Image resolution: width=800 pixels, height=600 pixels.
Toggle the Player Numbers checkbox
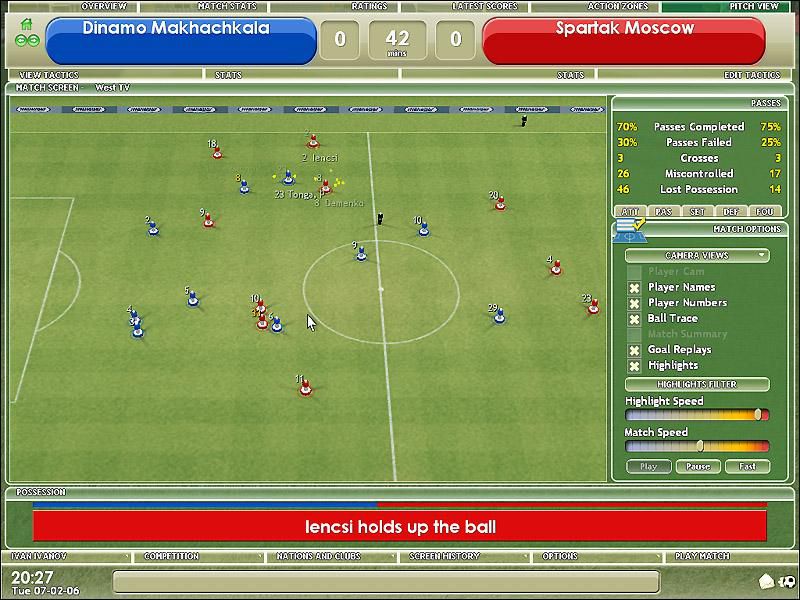tap(634, 303)
